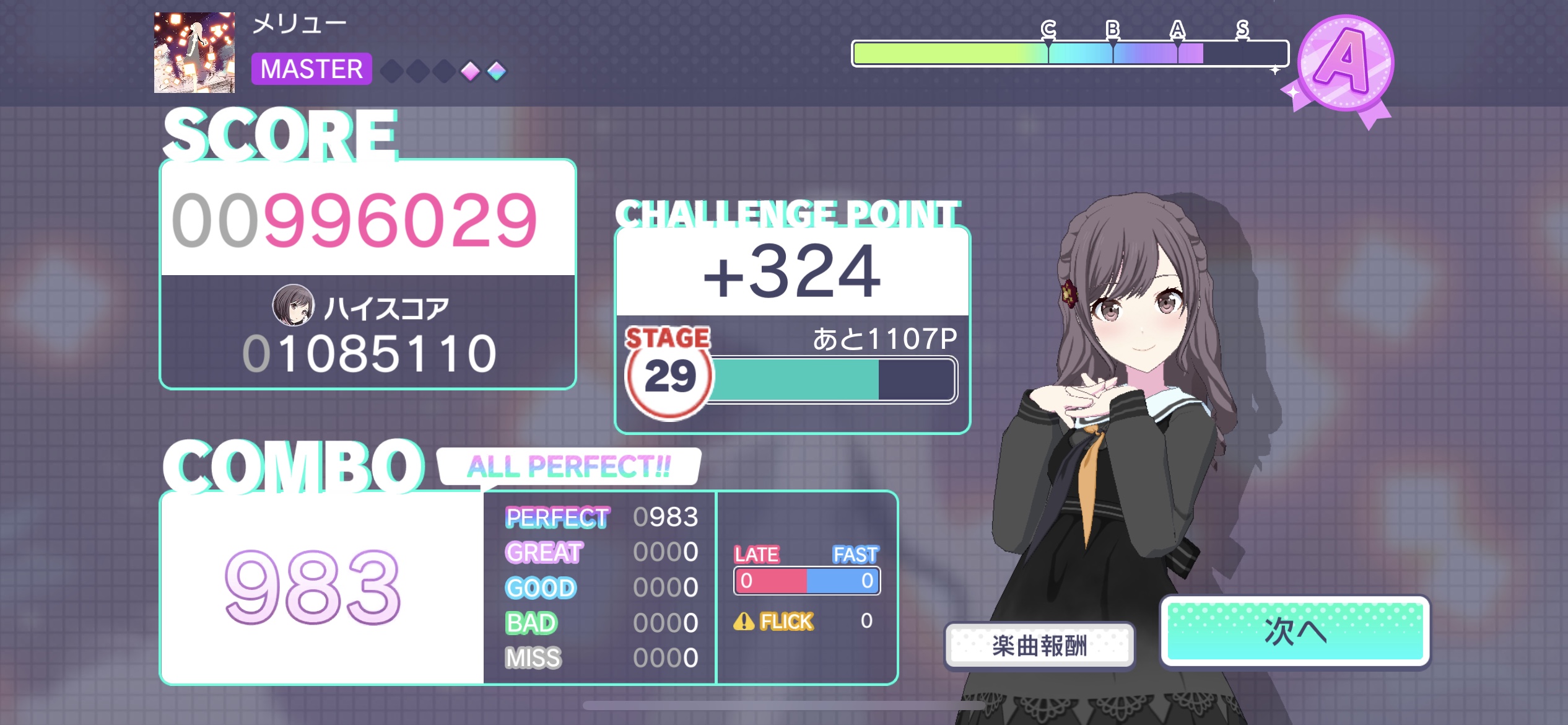Viewport: 1568px width, 725px height.
Task: Open the 楽曲報酬 song rewards
Action: coord(1039,646)
